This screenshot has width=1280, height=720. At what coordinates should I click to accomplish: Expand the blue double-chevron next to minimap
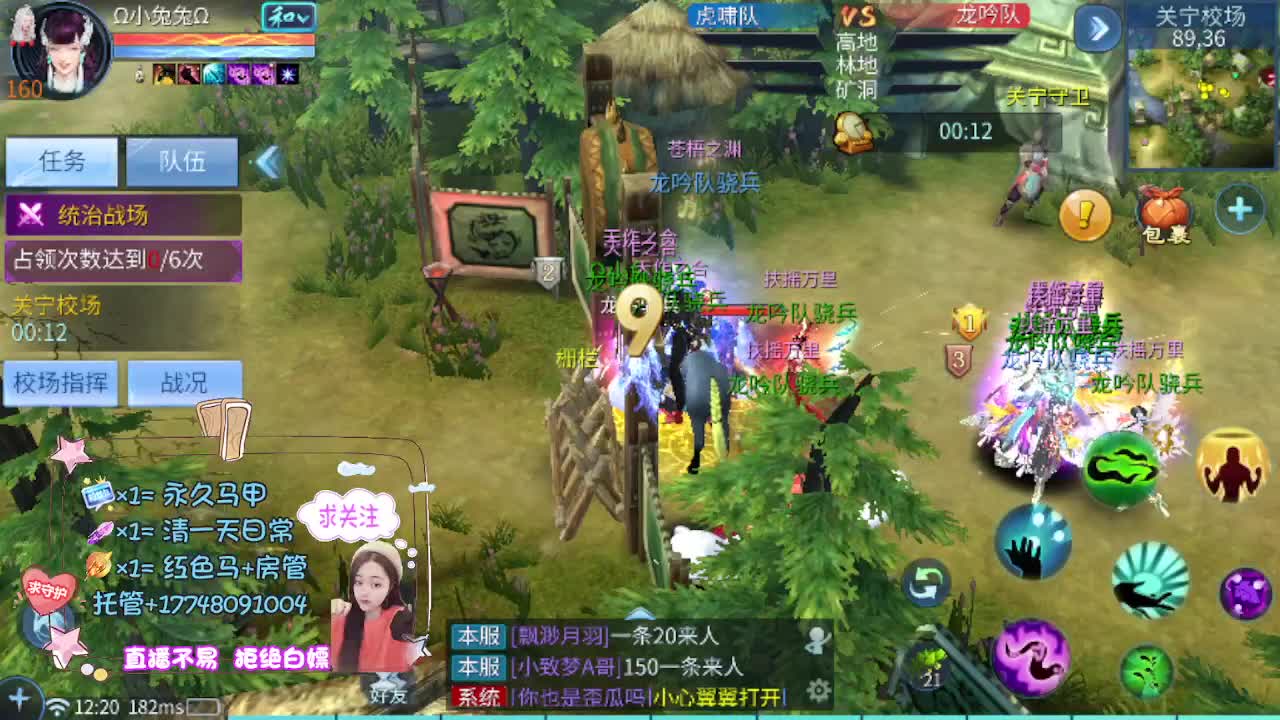tap(1096, 30)
